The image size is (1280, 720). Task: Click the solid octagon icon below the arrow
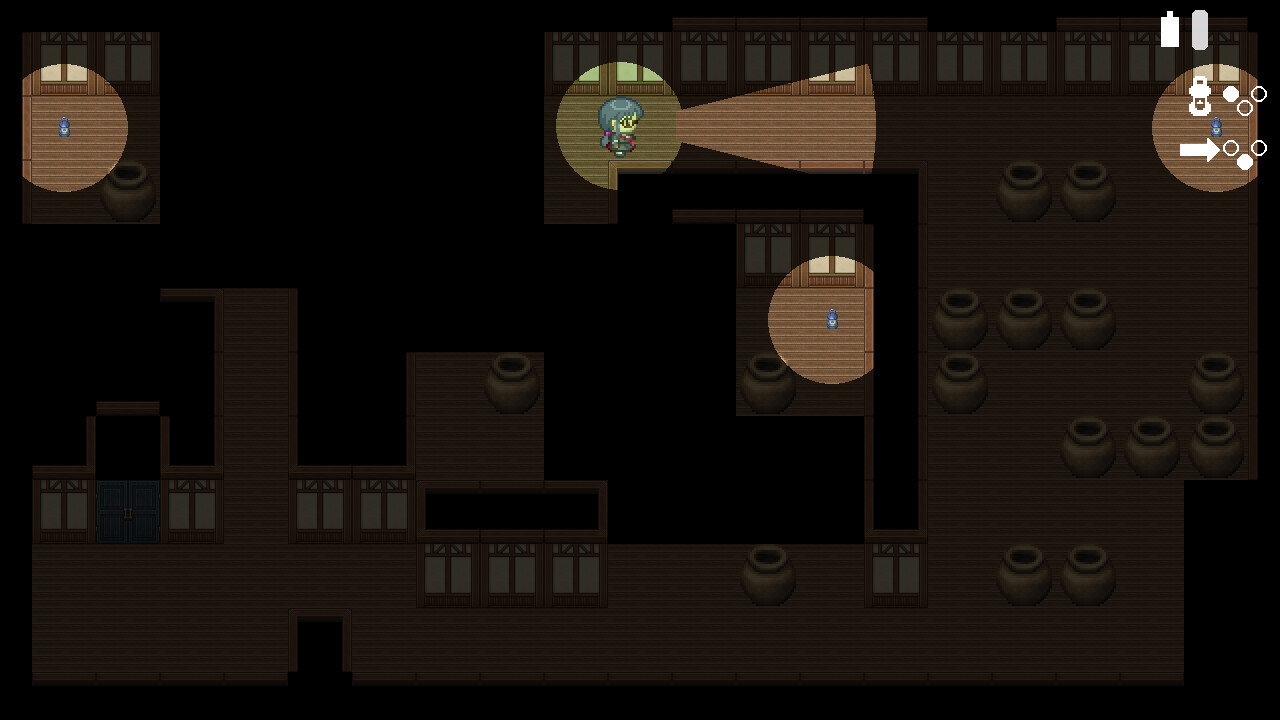[x=1244, y=159]
